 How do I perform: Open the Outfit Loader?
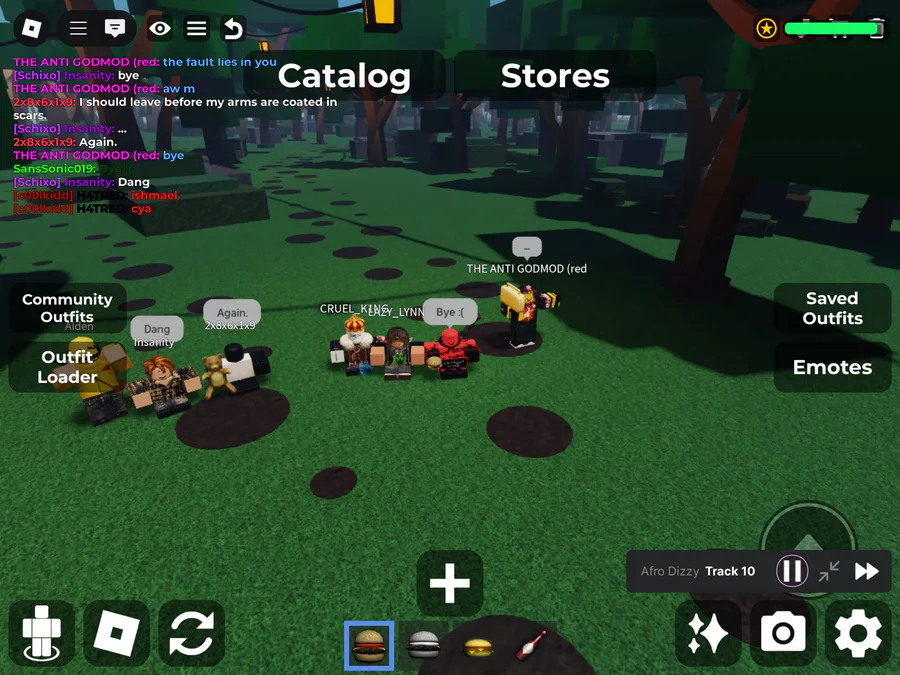[67, 367]
